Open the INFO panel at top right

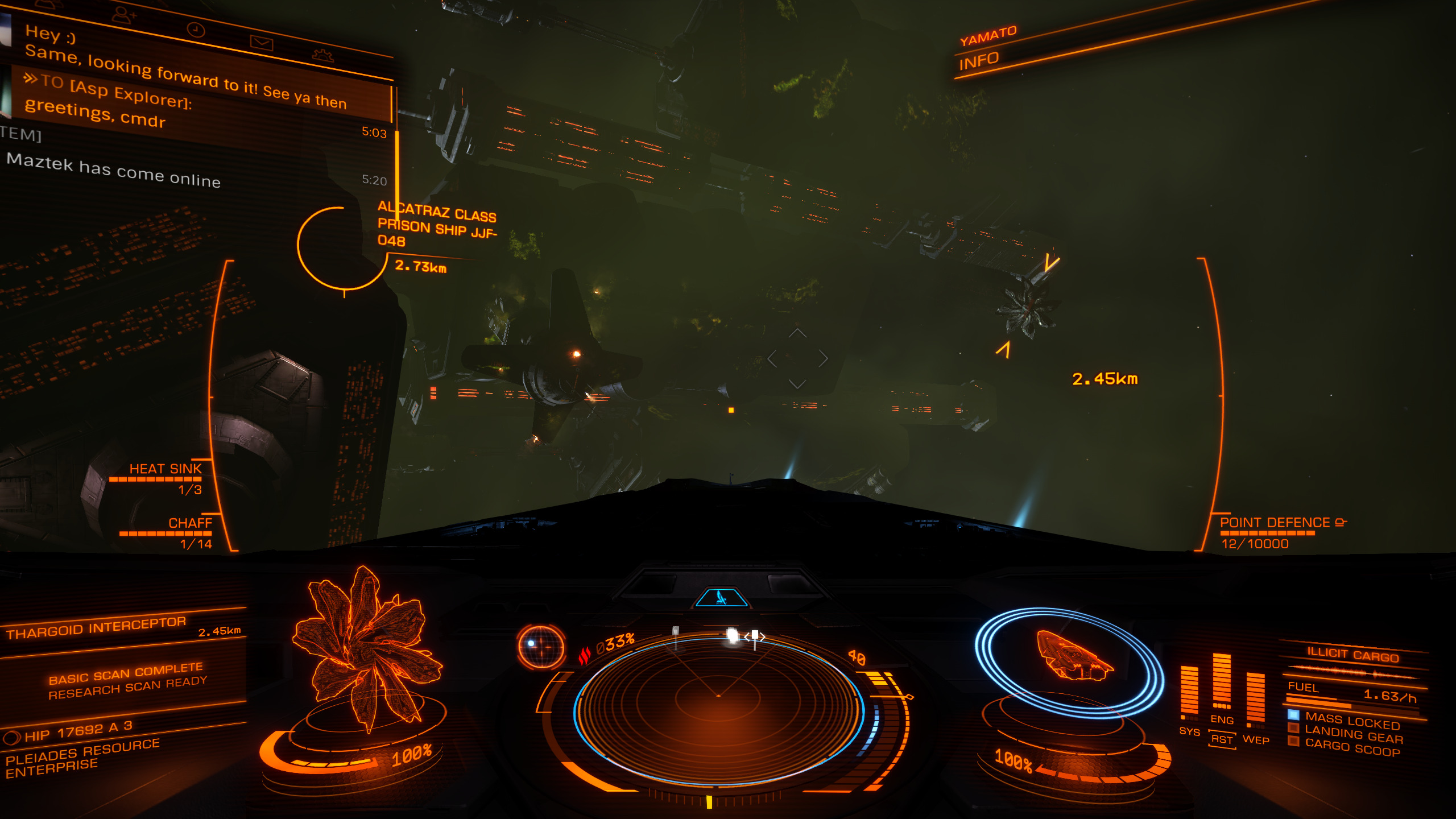pos(978,60)
